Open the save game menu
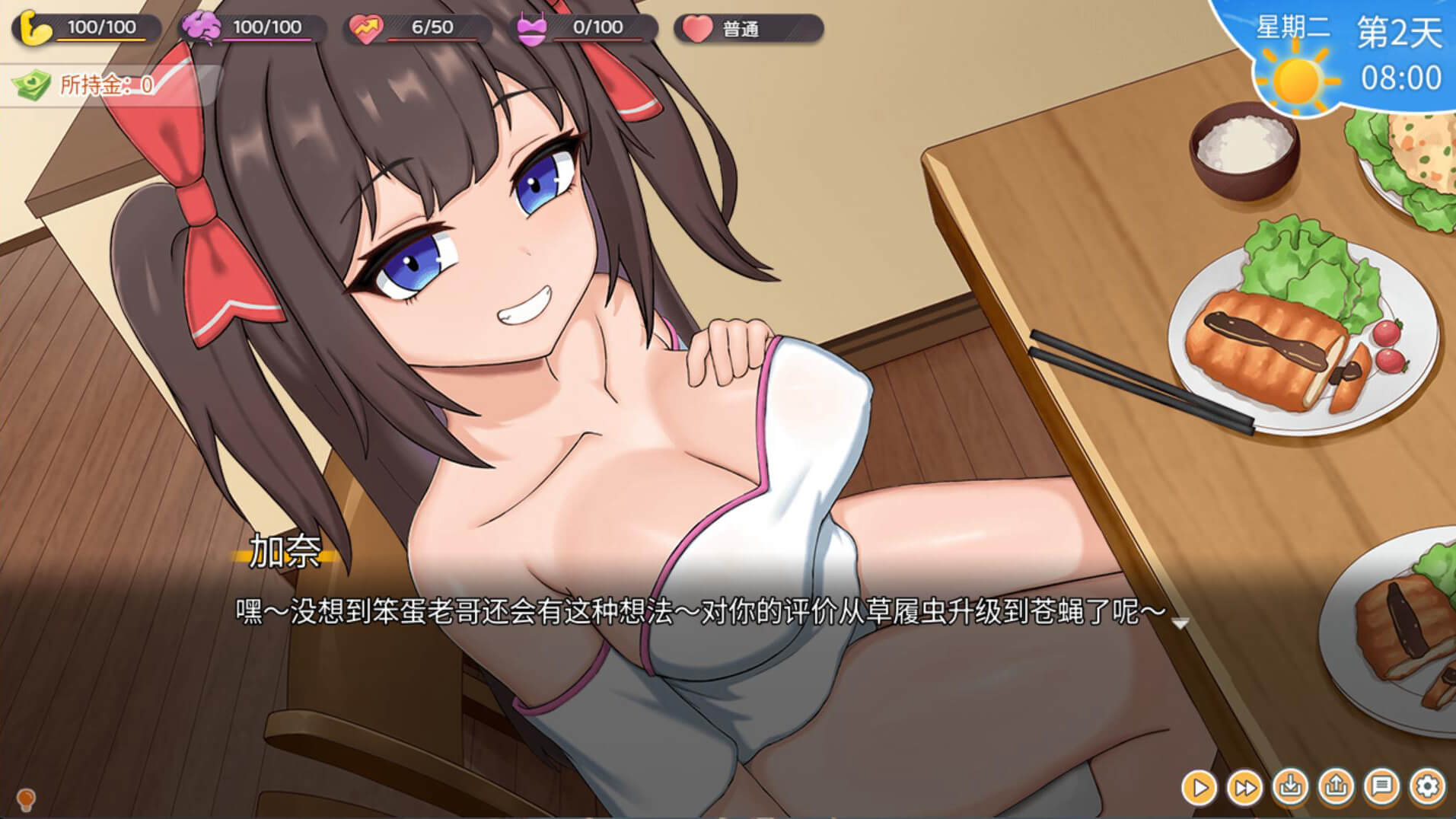The width and height of the screenshot is (1456, 819). click(1291, 786)
